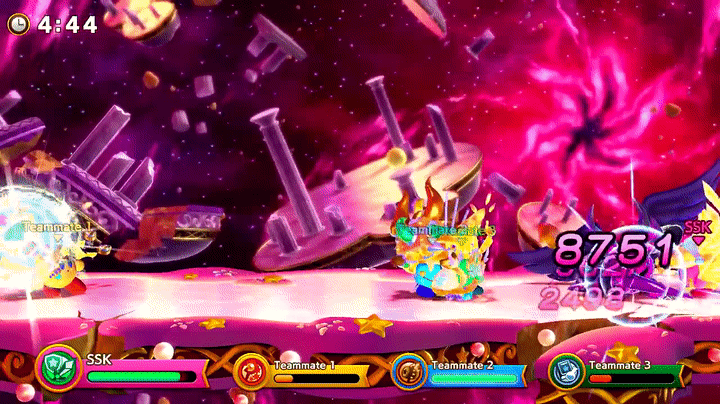This screenshot has width=720, height=404.
Task: Click Teammate 1's red role icon
Action: click(x=250, y=372)
